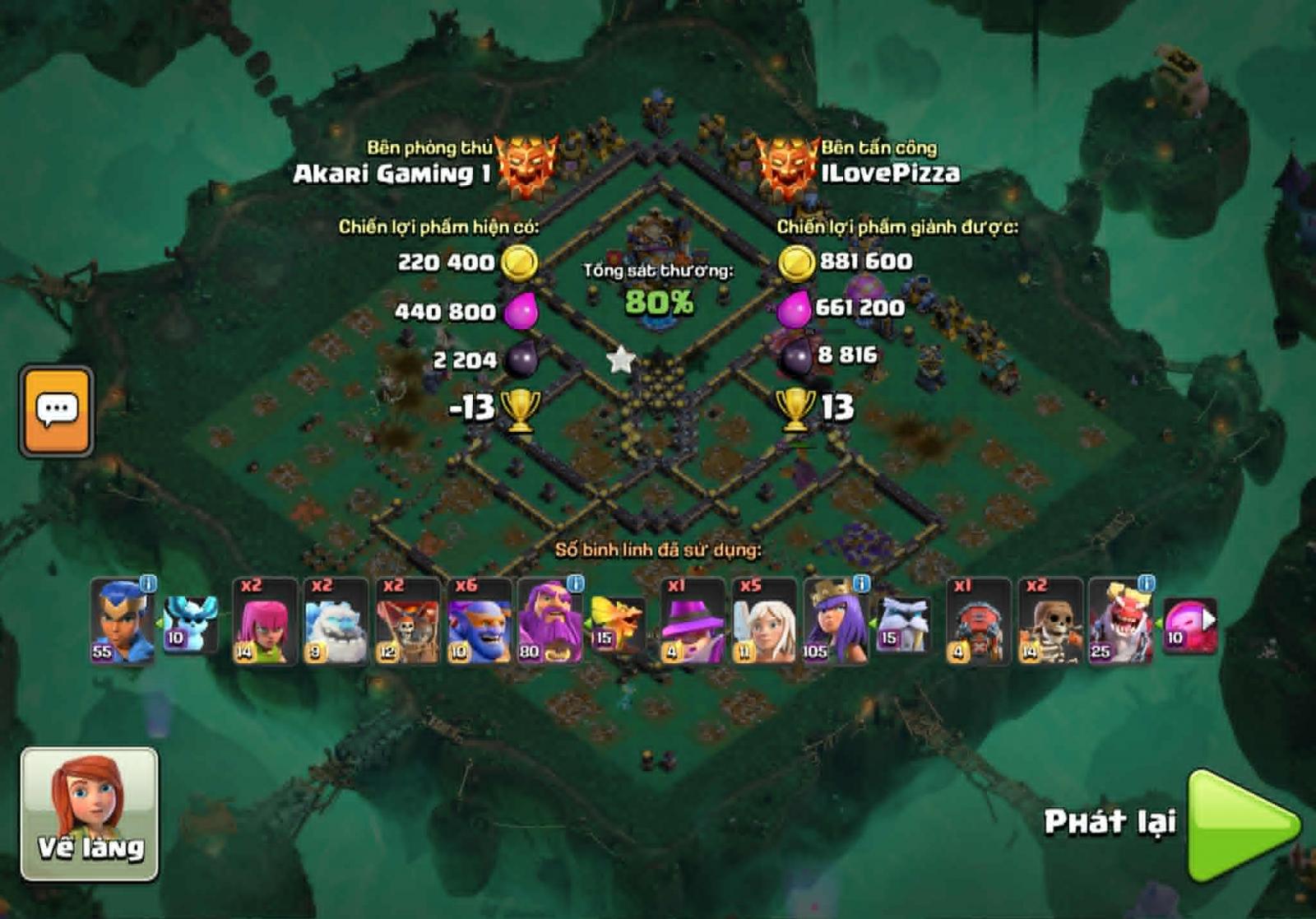This screenshot has height=919, width=1316.
Task: Open the orange chat bubble button
Action: click(x=57, y=411)
